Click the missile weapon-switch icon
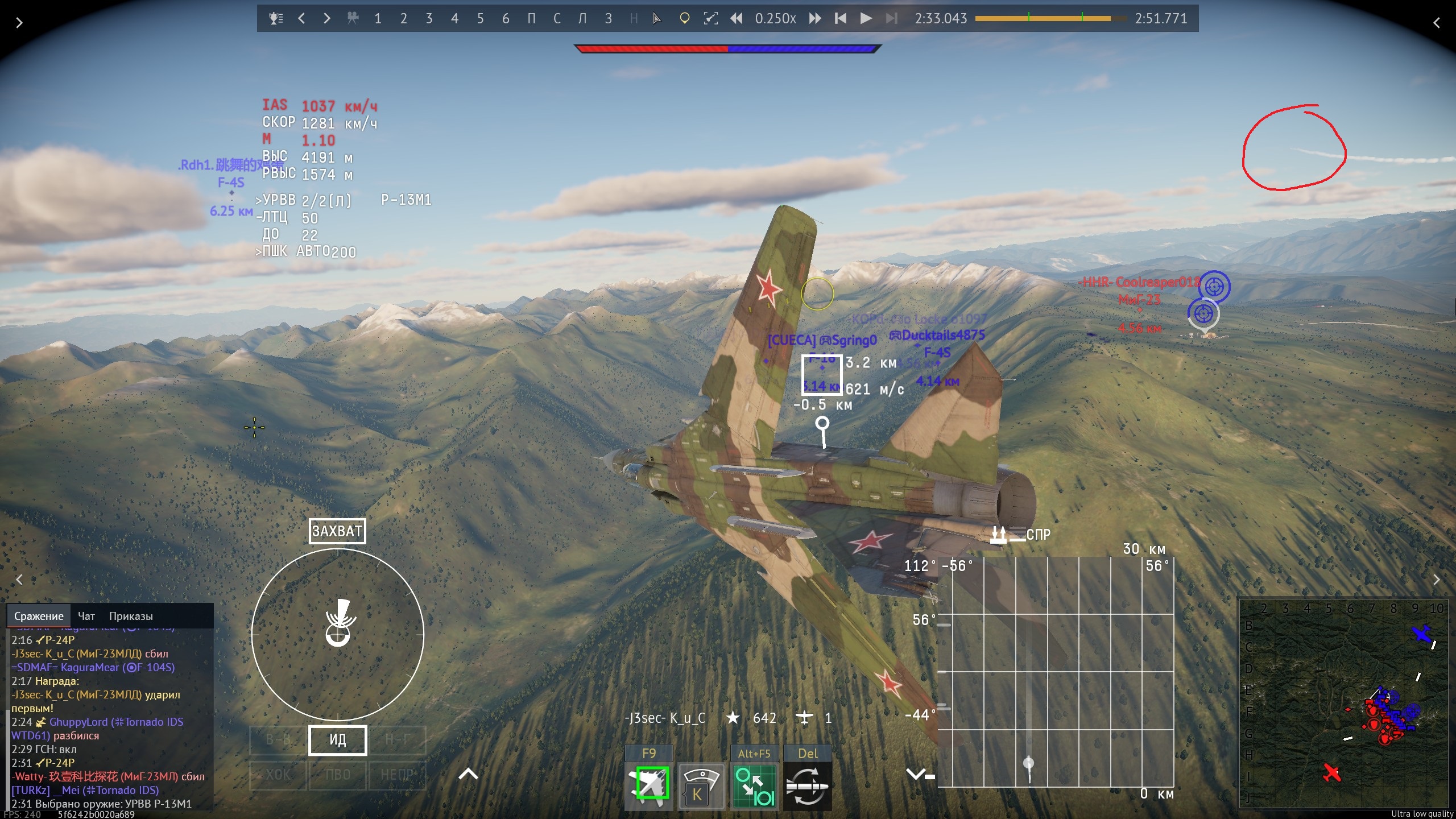This screenshot has width=1456, height=819. (807, 786)
